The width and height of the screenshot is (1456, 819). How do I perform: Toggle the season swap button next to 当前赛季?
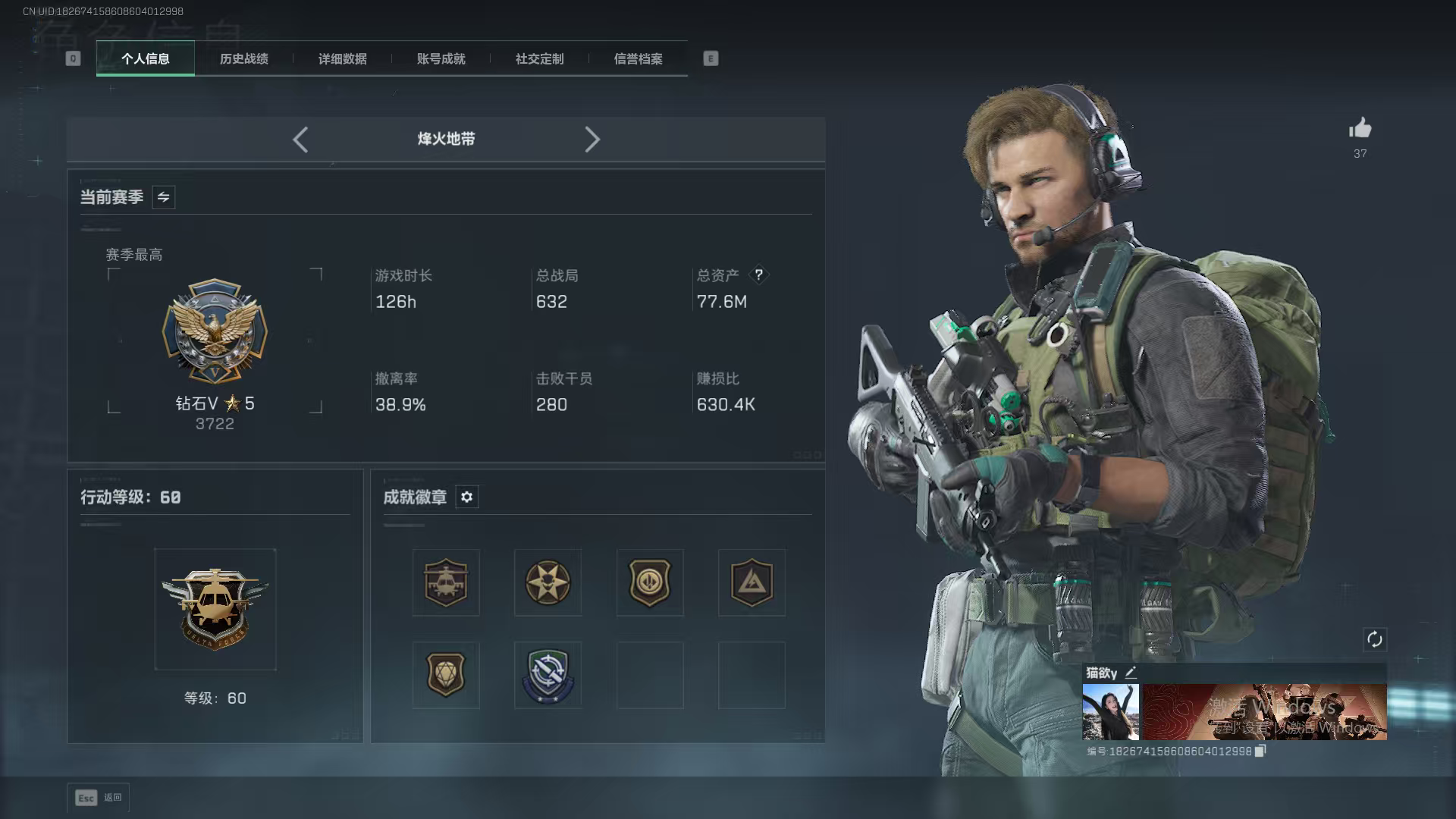163,197
